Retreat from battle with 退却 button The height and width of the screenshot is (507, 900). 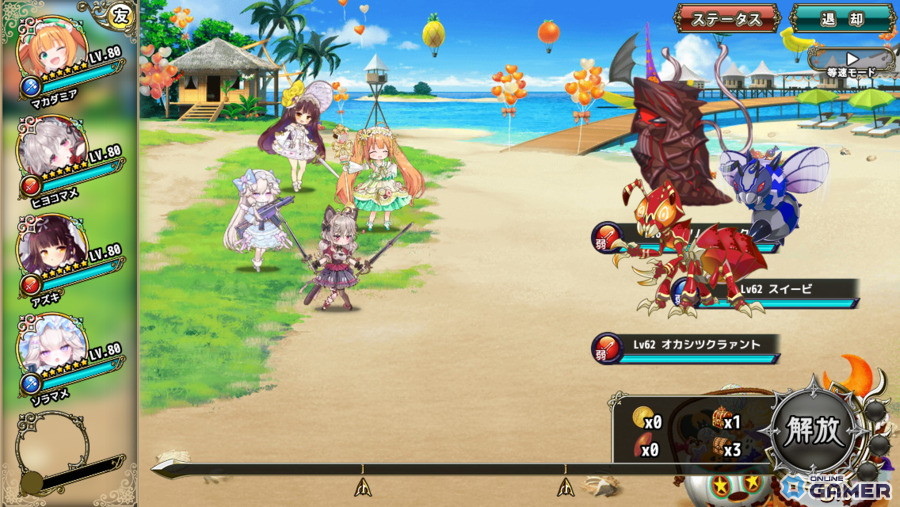[841, 18]
